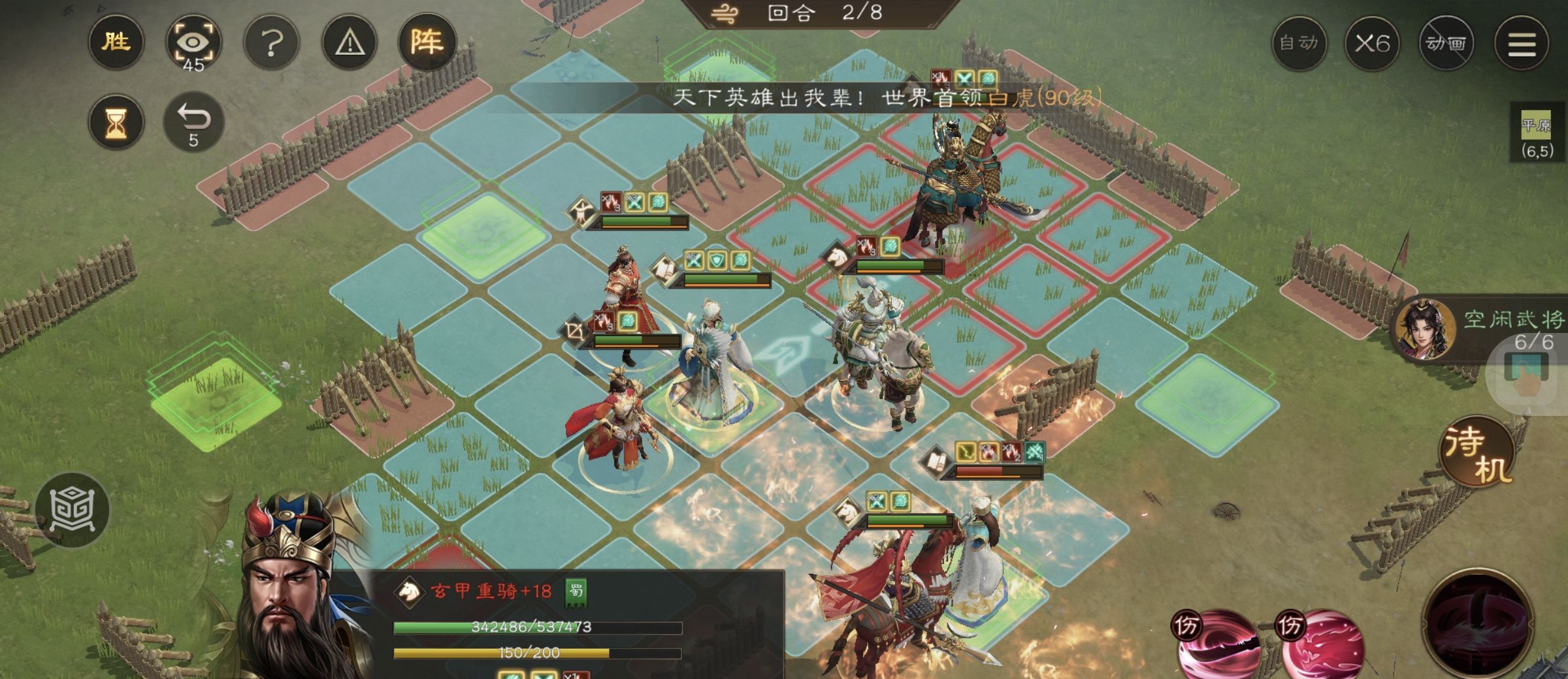
Task: Select the eye vision icon showing 45
Action: [193, 42]
